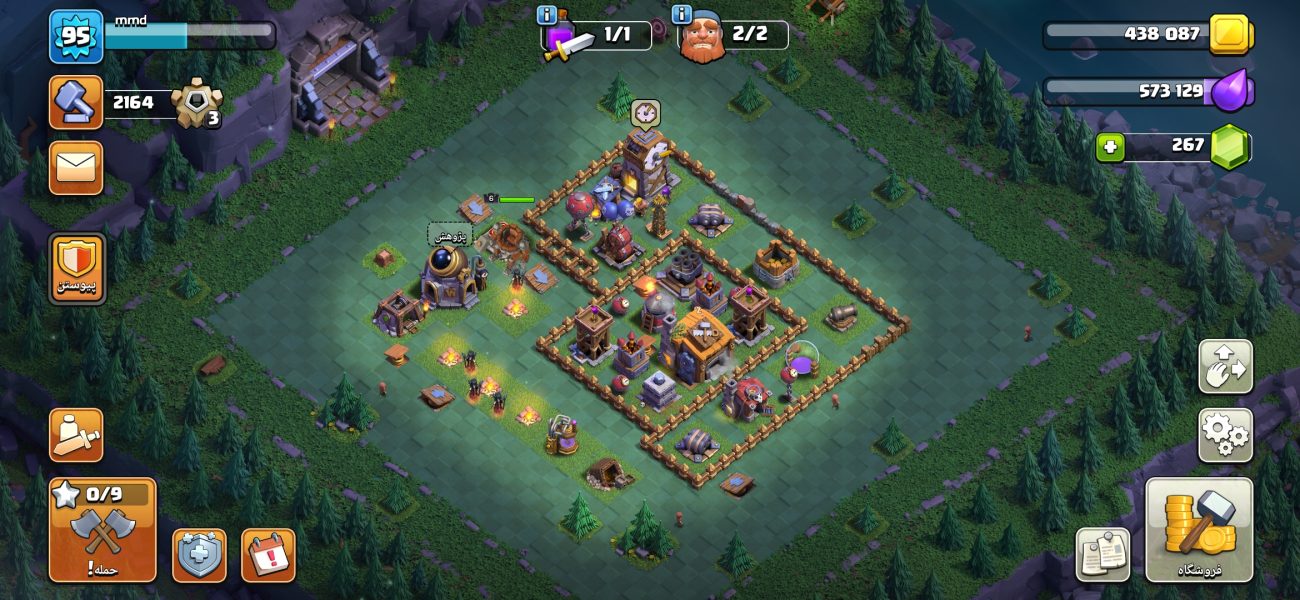This screenshot has width=1300, height=600.
Task: Open the level 95 player profile badge
Action: tap(76, 37)
